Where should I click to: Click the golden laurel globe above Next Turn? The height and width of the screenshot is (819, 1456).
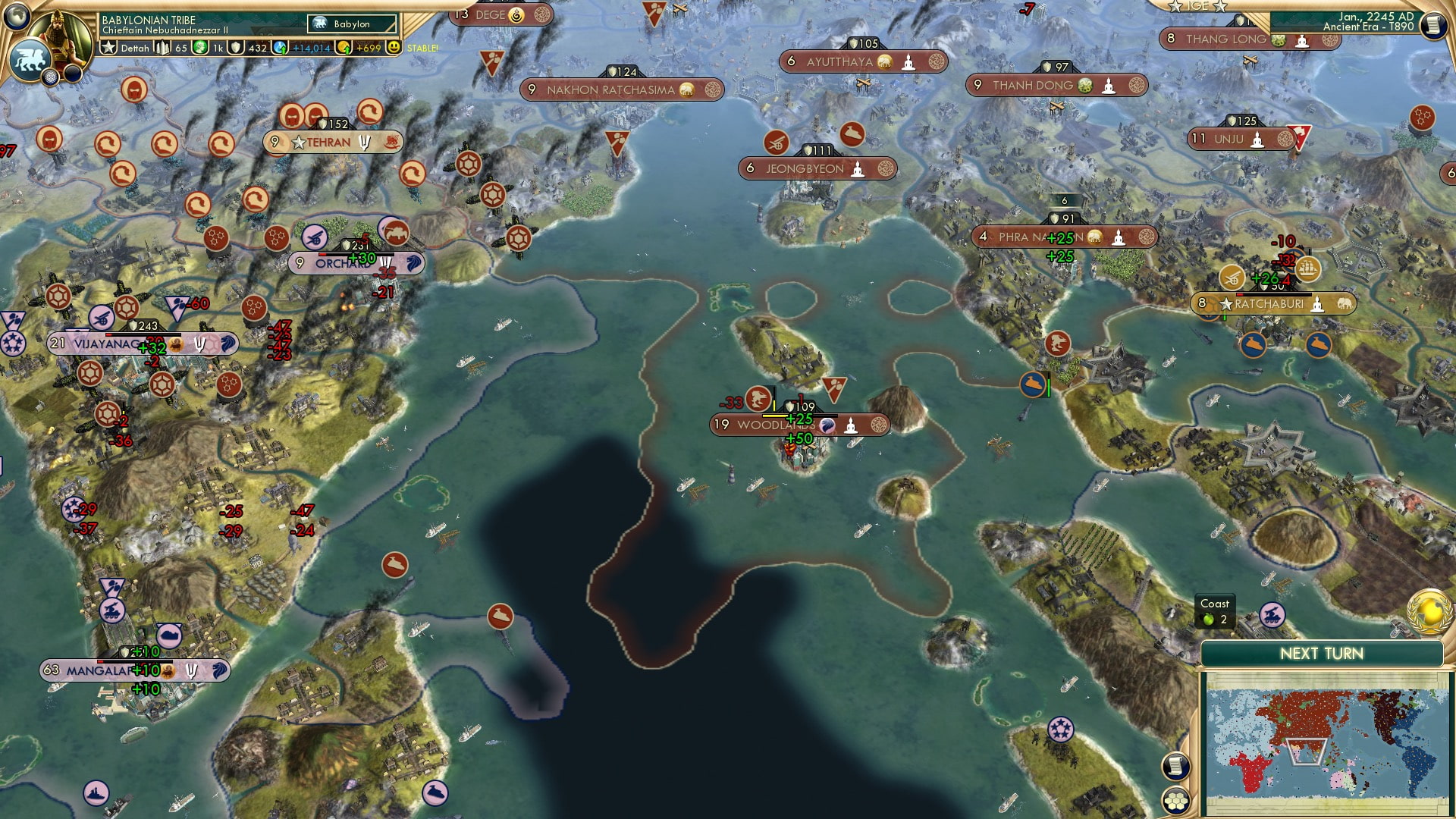[x=1428, y=613]
